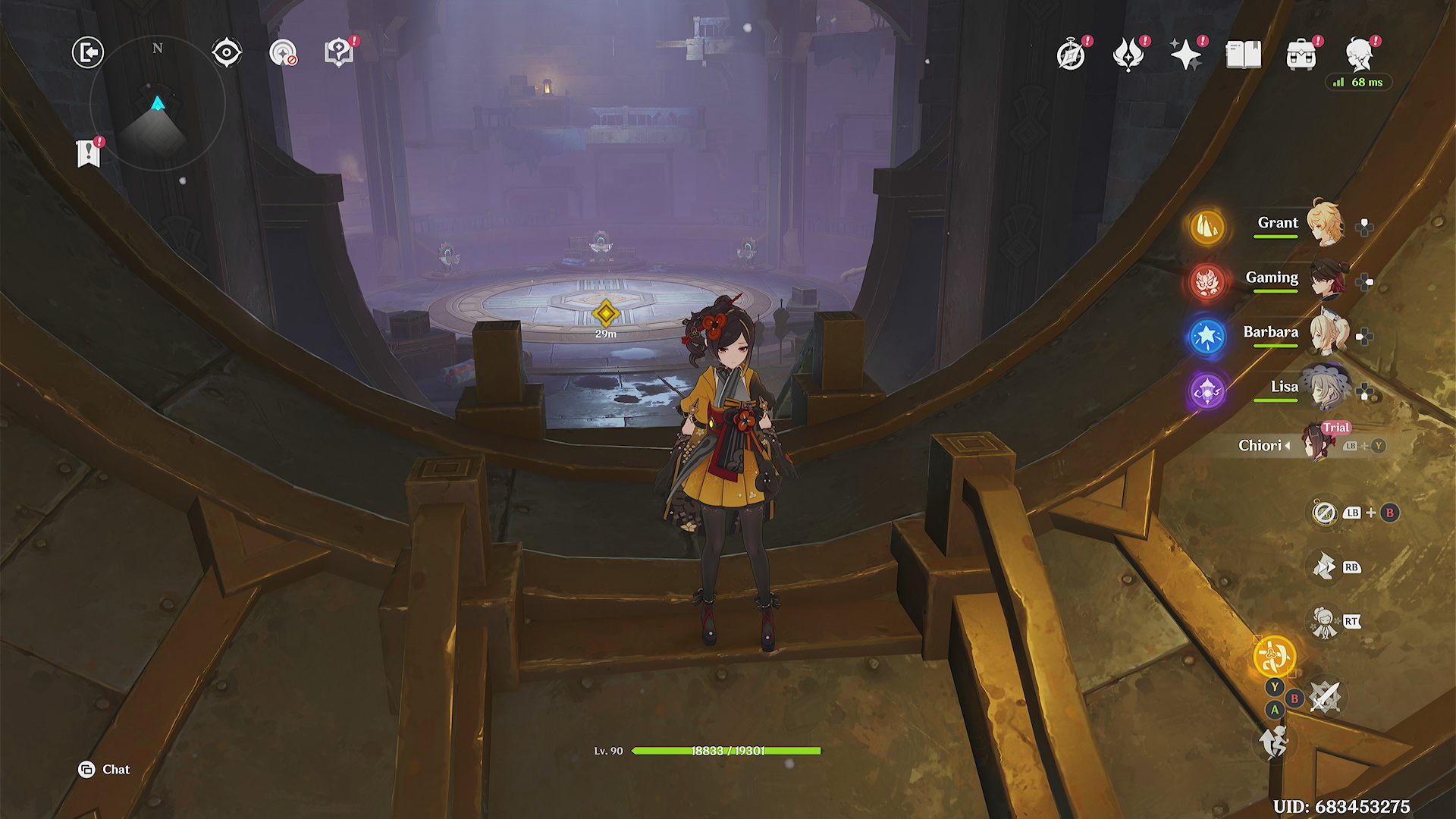Click the sprinting figure dash icon
The height and width of the screenshot is (819, 1456).
(x=1274, y=742)
